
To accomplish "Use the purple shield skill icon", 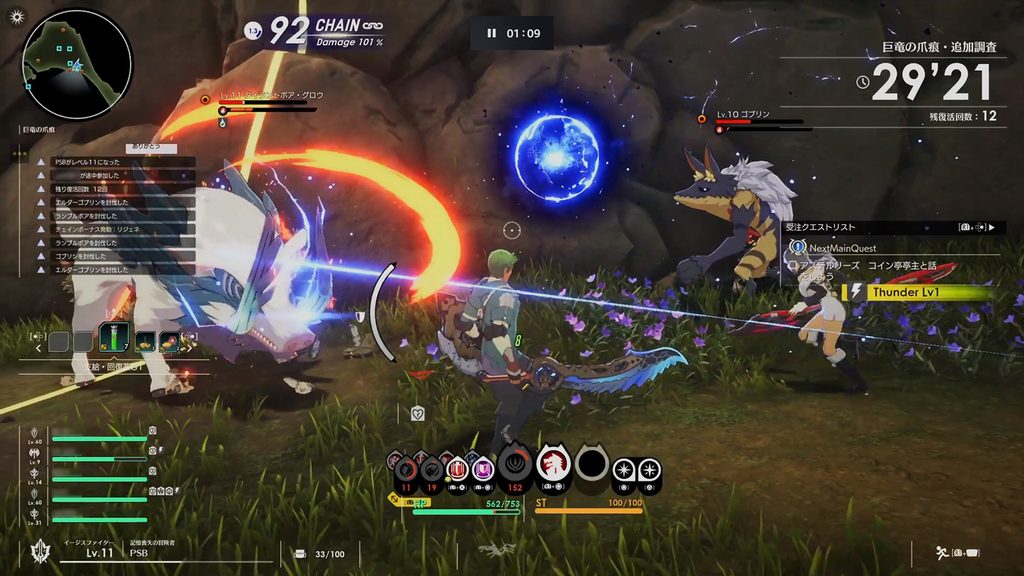I will click(x=483, y=468).
